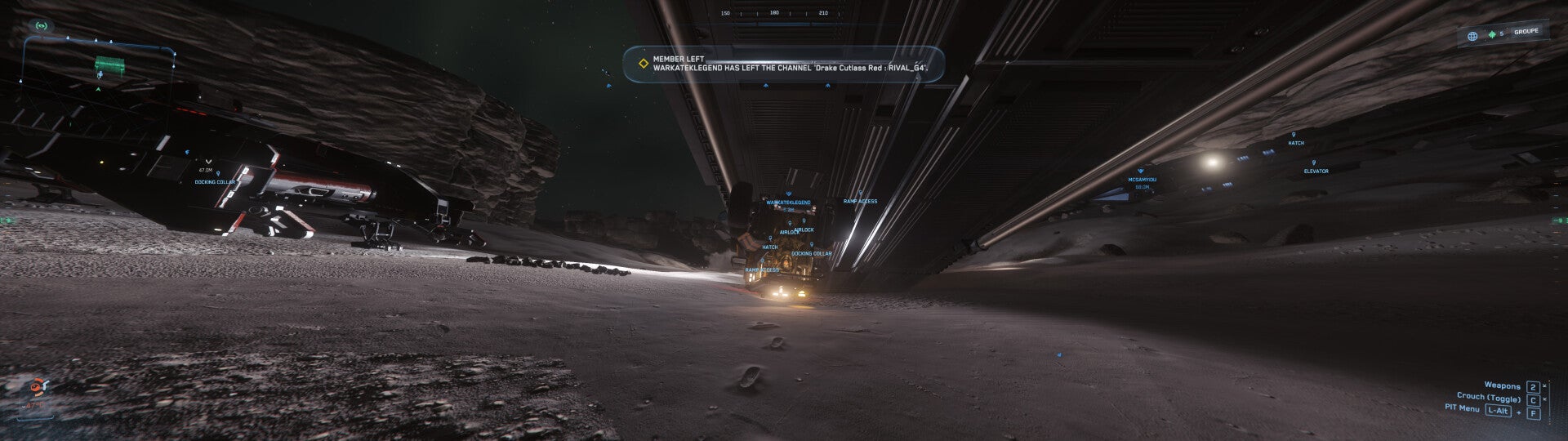Click the green scanning signal icon

(x=39, y=25)
